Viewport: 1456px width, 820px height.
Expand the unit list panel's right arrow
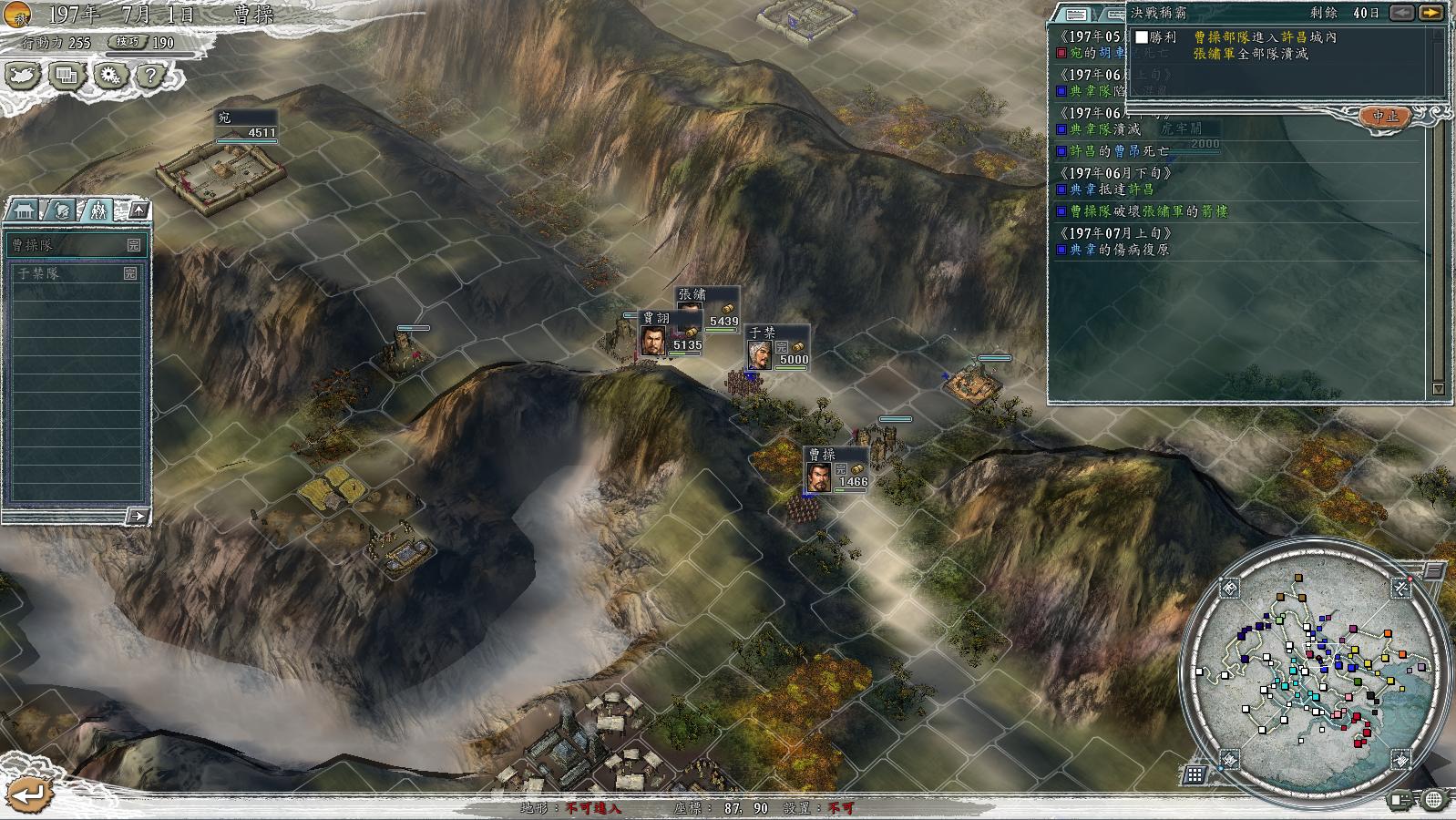137,517
